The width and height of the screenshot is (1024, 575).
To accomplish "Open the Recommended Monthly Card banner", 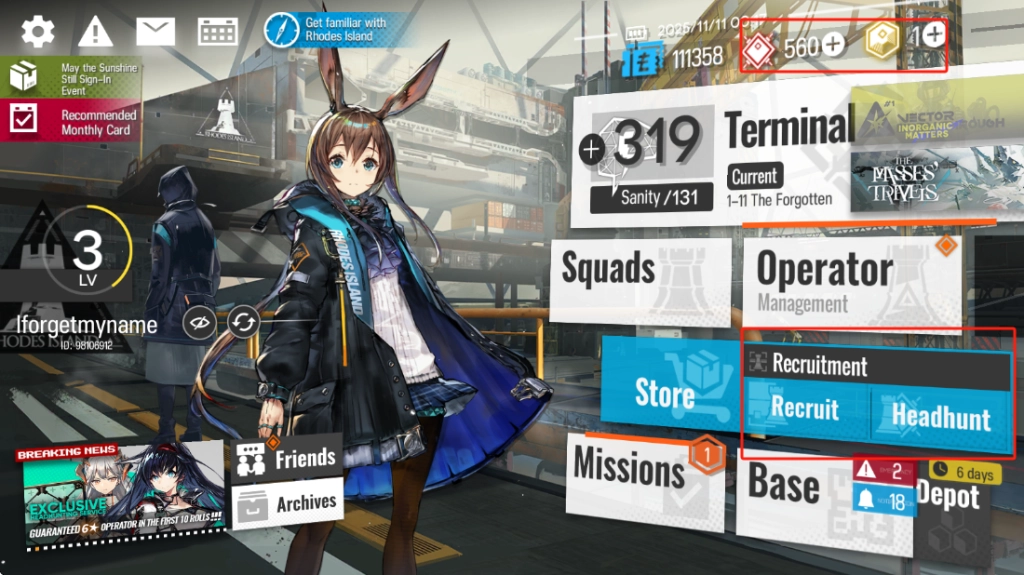I will 70,122.
